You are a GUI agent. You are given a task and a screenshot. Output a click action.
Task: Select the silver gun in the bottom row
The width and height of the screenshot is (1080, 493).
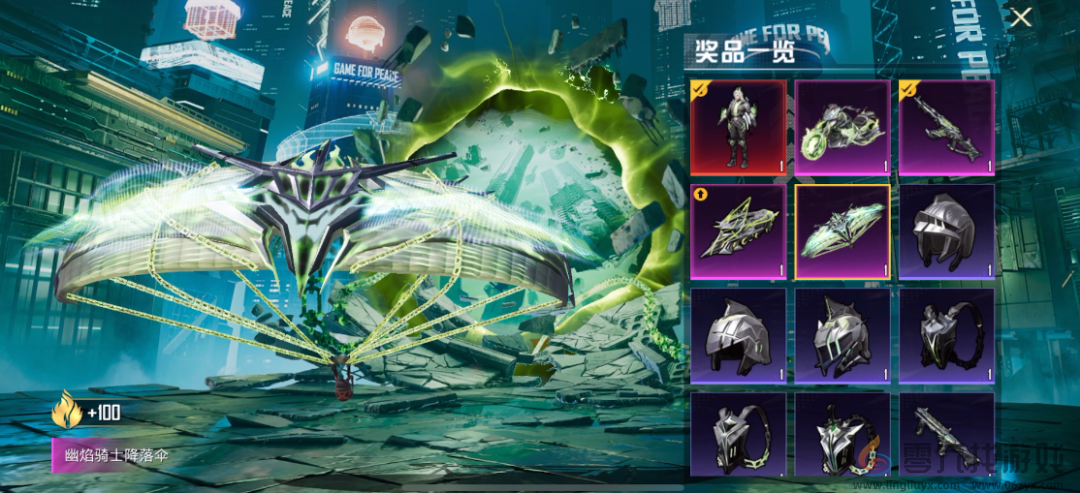946,433
